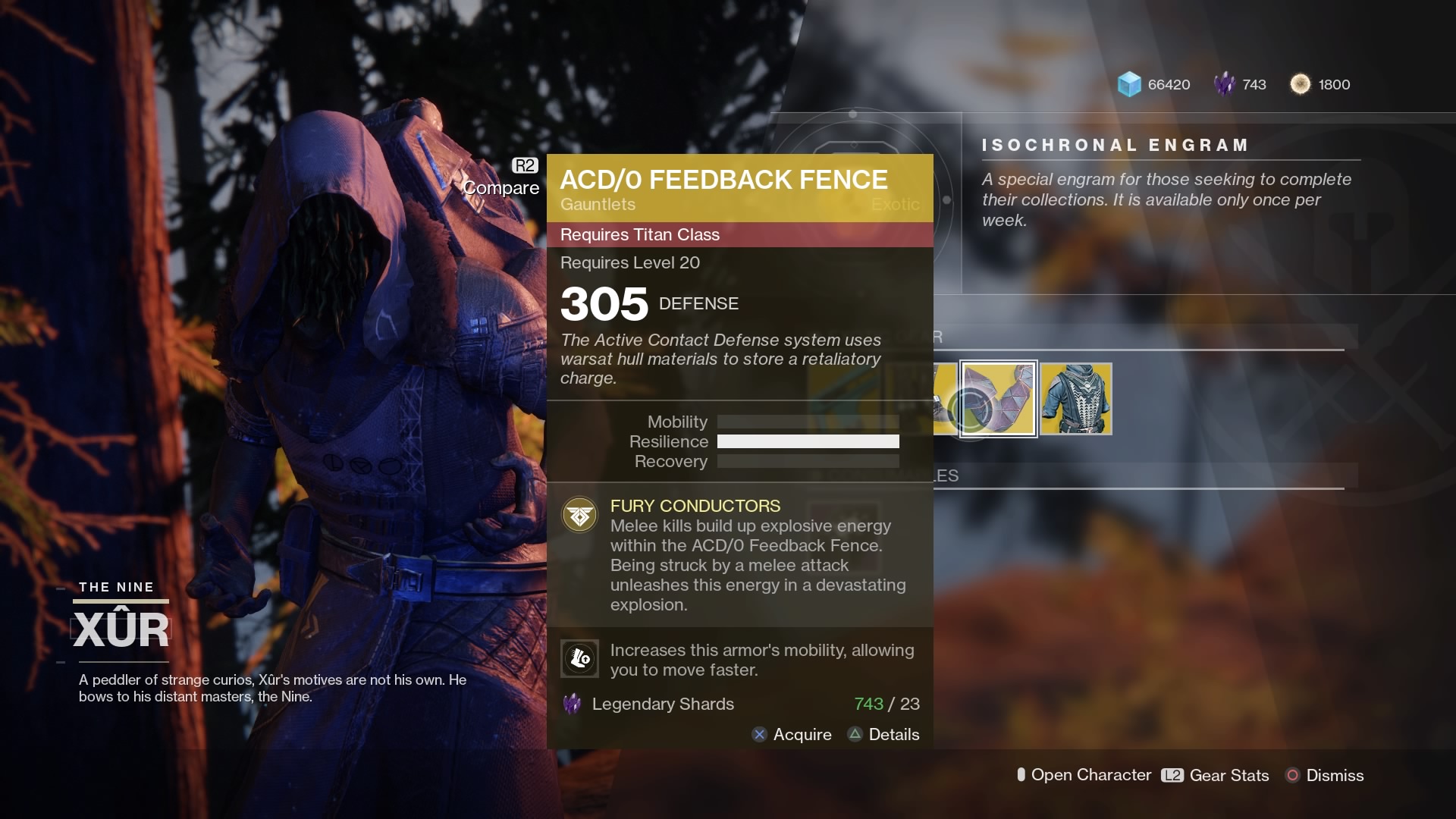Click the hunter chest armor thumbnail

pos(1075,398)
